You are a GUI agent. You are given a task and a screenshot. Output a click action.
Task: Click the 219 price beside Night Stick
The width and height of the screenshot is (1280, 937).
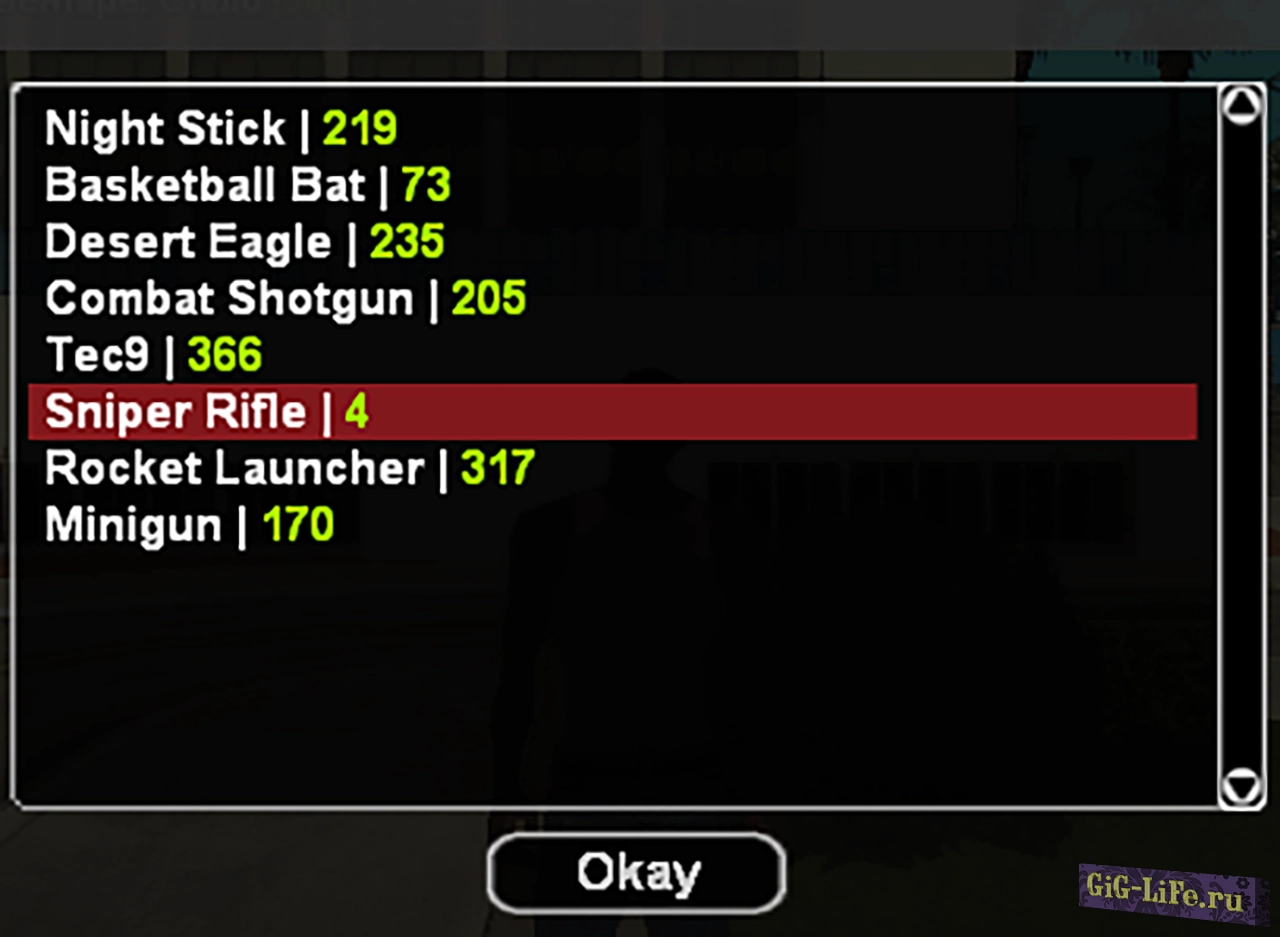click(x=357, y=128)
